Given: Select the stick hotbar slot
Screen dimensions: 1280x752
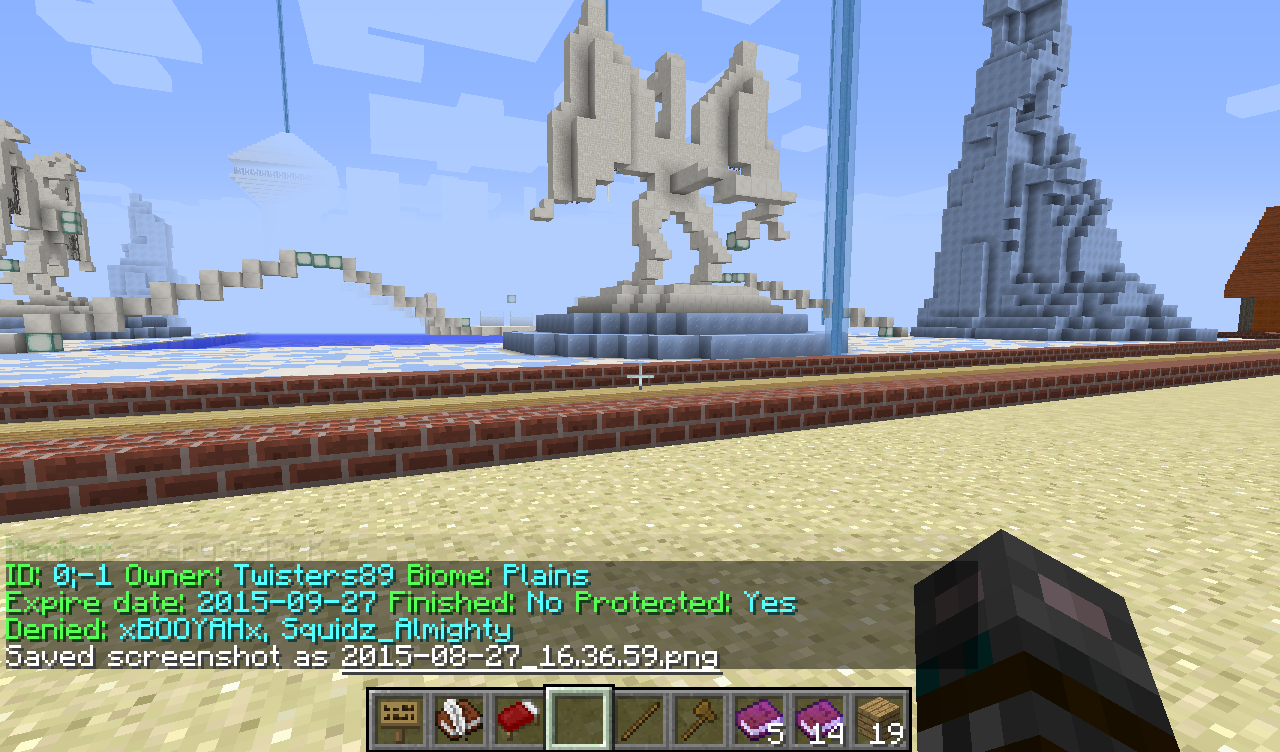Looking at the screenshot, I should pyautogui.click(x=639, y=717).
